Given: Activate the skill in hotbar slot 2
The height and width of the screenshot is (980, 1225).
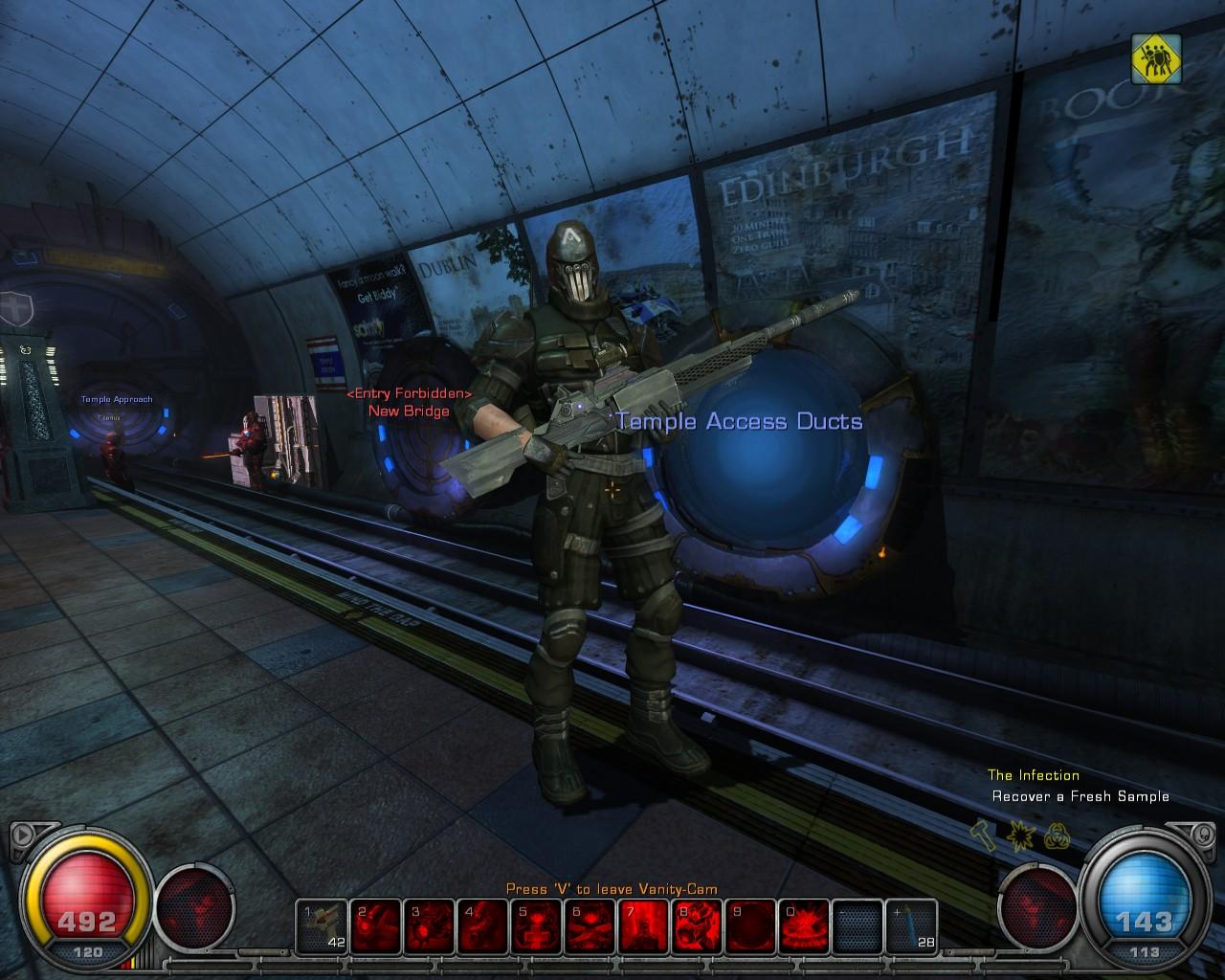Looking at the screenshot, I should pyautogui.click(x=375, y=926).
